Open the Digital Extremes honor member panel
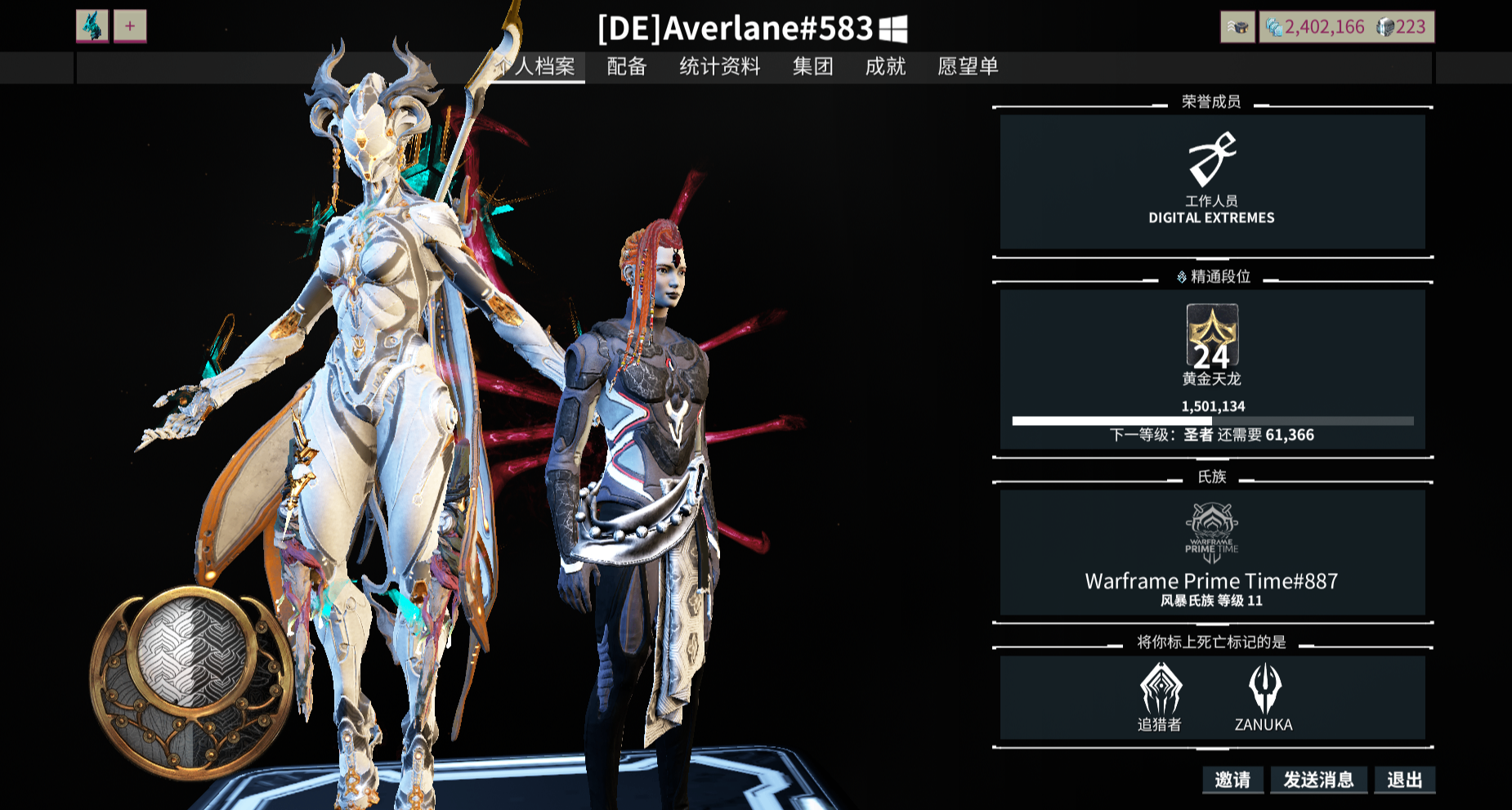The height and width of the screenshot is (810, 1512). (x=1212, y=181)
